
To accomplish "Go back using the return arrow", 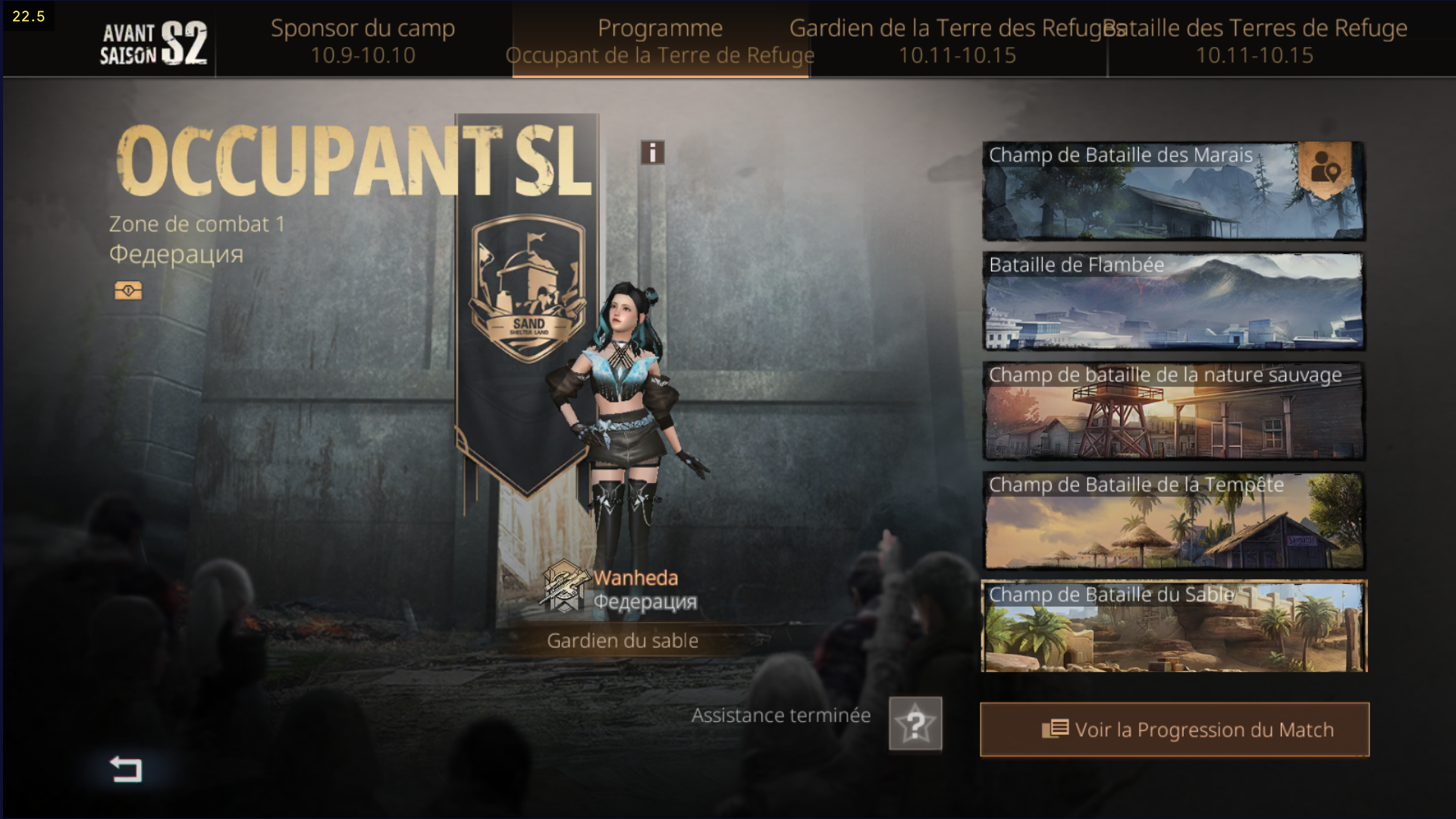I will (126, 769).
